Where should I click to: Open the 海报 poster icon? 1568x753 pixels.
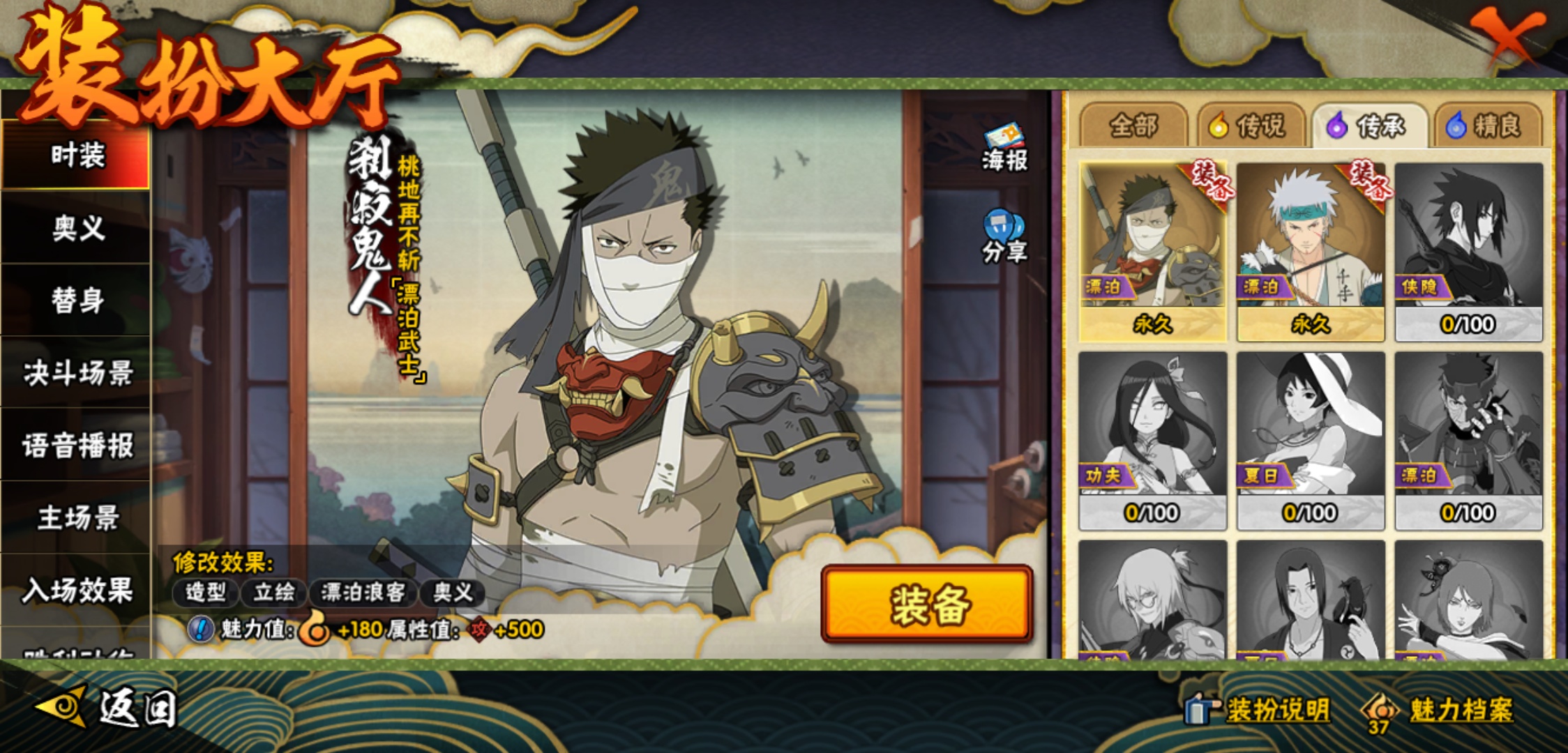1004,147
